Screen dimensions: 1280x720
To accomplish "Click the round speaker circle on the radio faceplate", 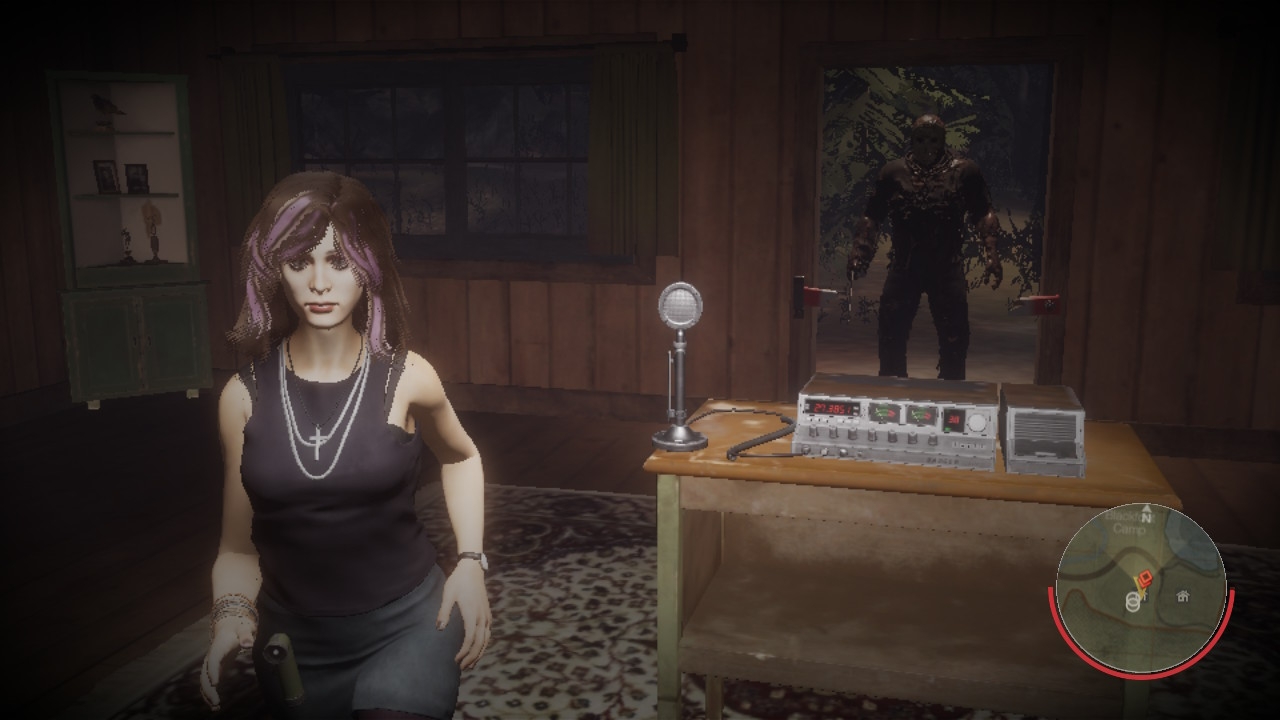I will point(978,424).
